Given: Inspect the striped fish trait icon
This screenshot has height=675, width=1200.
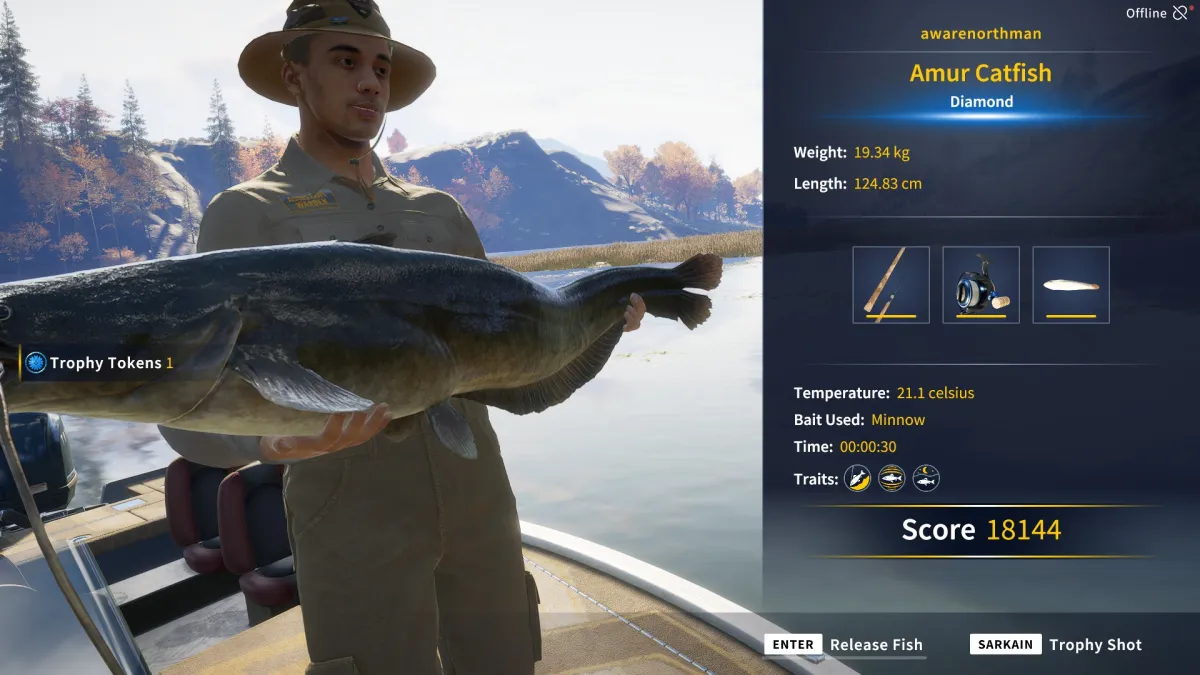Looking at the screenshot, I should pos(891,479).
